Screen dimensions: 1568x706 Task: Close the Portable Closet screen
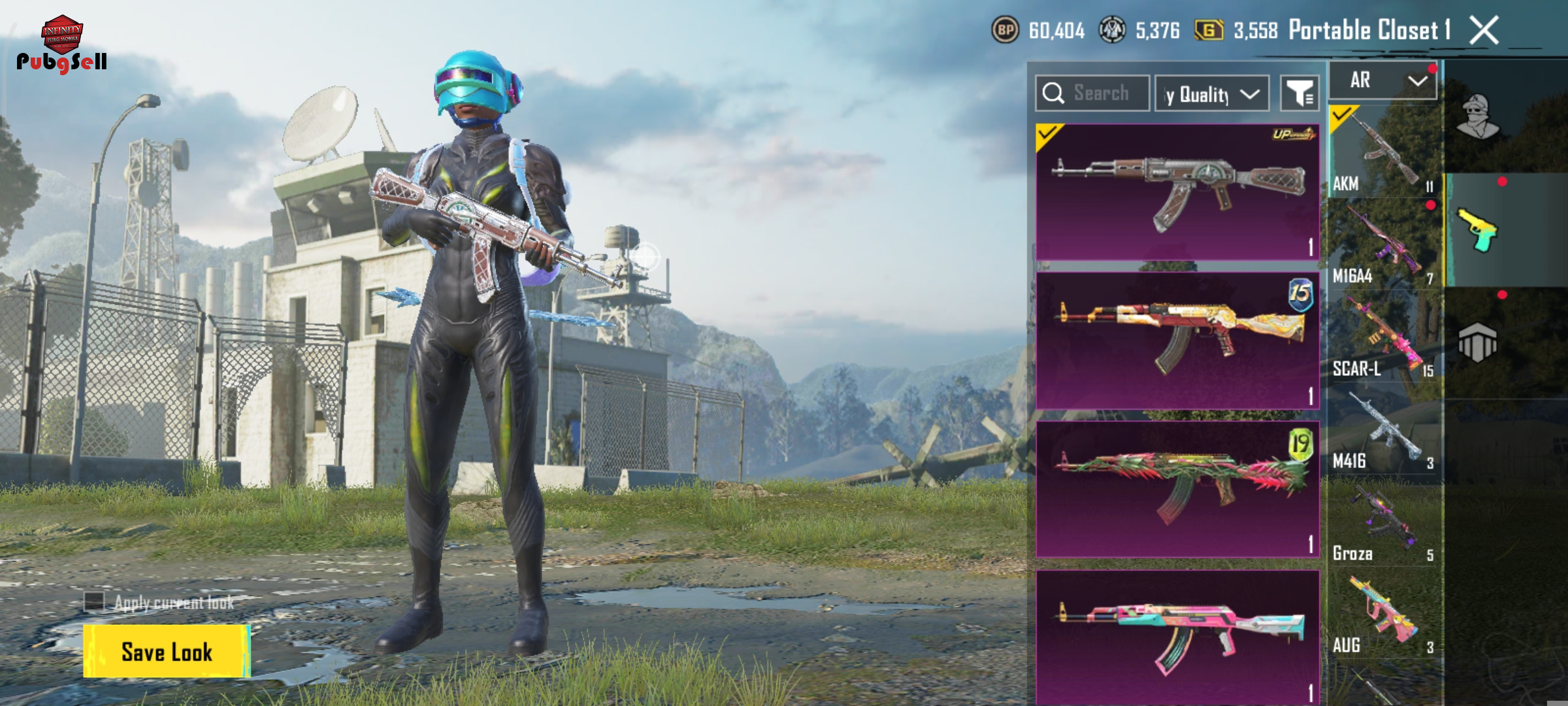click(1484, 30)
